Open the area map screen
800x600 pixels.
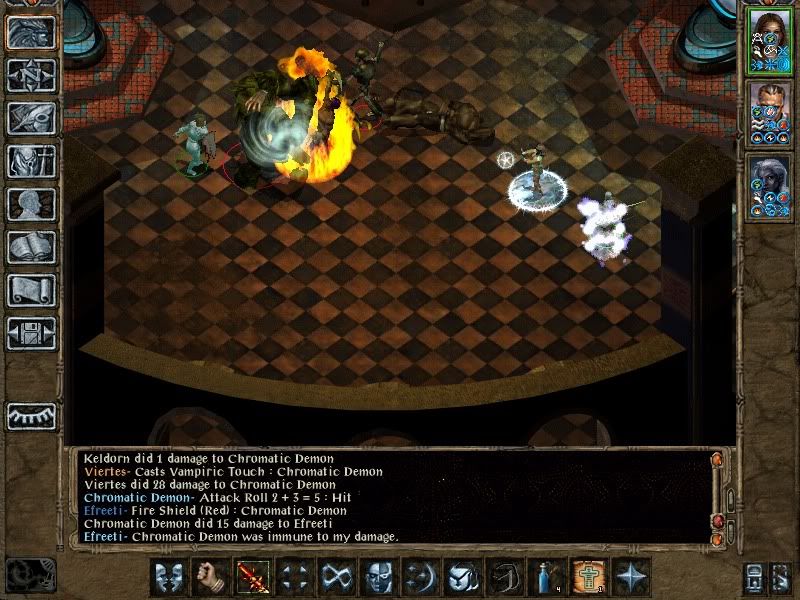[31, 75]
